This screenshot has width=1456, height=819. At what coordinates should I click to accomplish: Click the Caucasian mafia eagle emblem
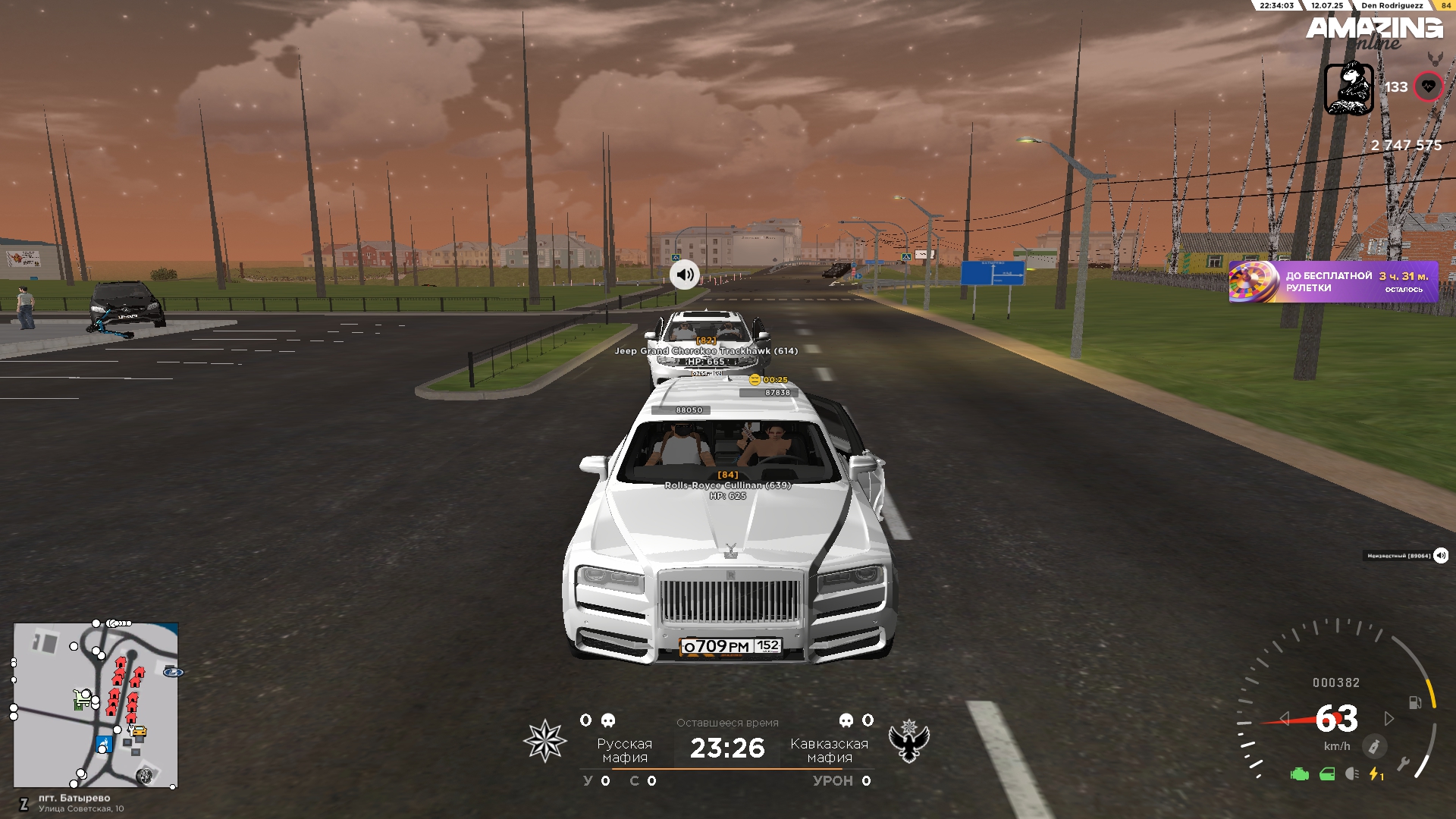(x=909, y=741)
